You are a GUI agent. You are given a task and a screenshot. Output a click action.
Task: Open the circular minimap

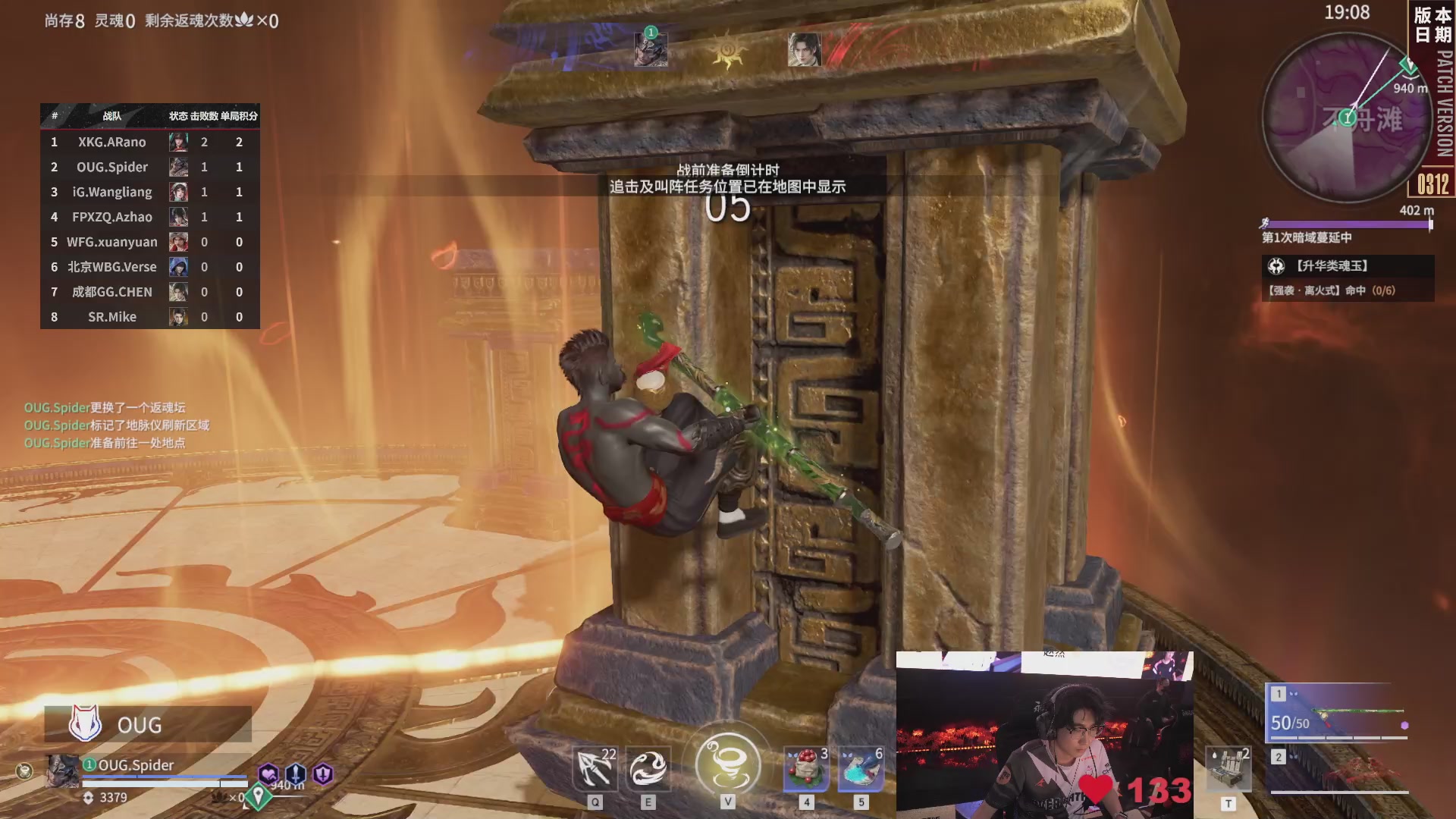coord(1348,118)
